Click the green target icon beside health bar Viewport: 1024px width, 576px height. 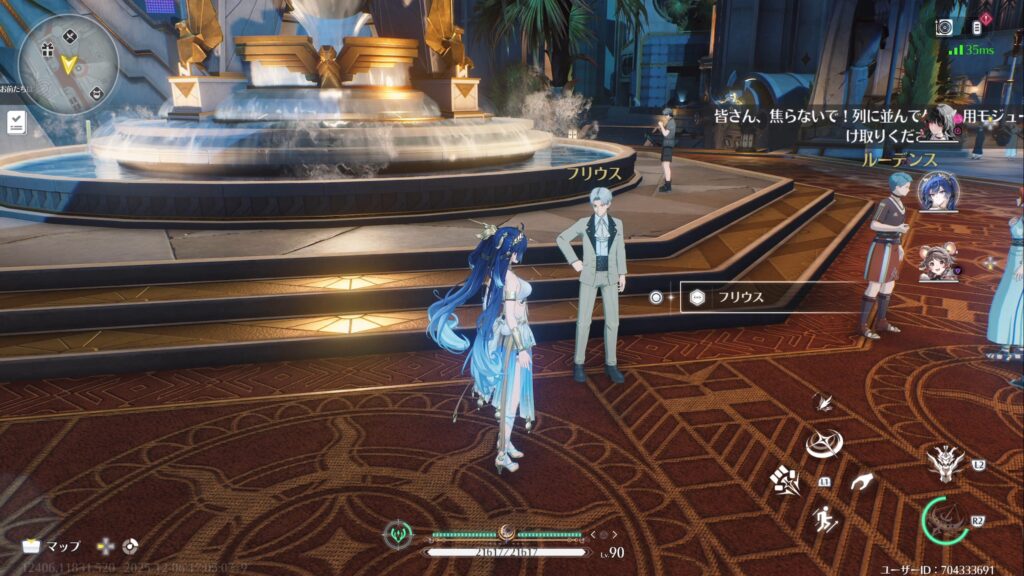398,535
